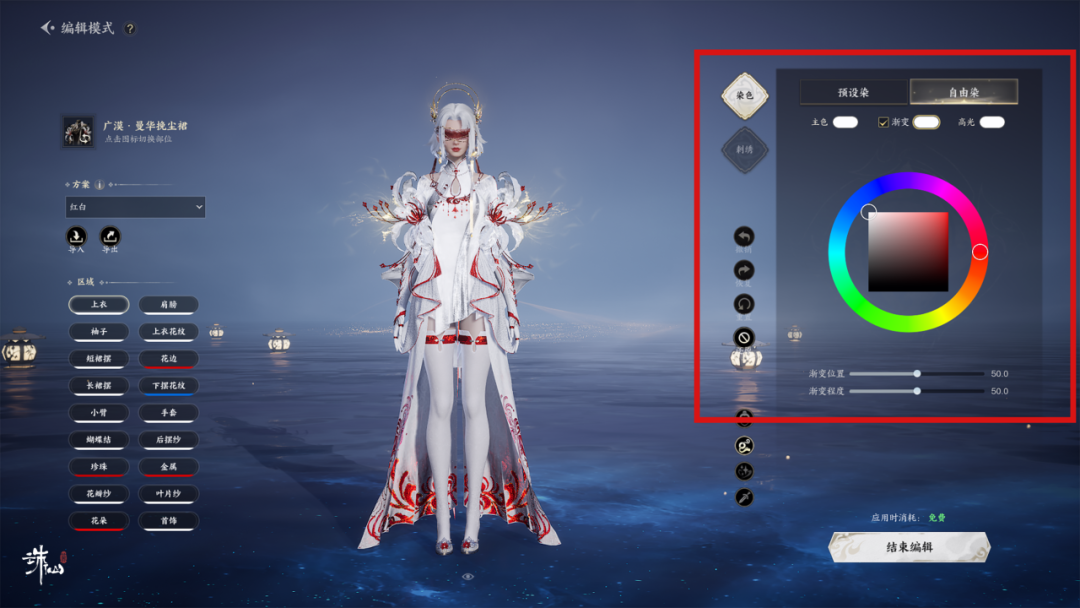Image resolution: width=1080 pixels, height=608 pixels.
Task: Click the sword icon button
Action: tap(744, 497)
